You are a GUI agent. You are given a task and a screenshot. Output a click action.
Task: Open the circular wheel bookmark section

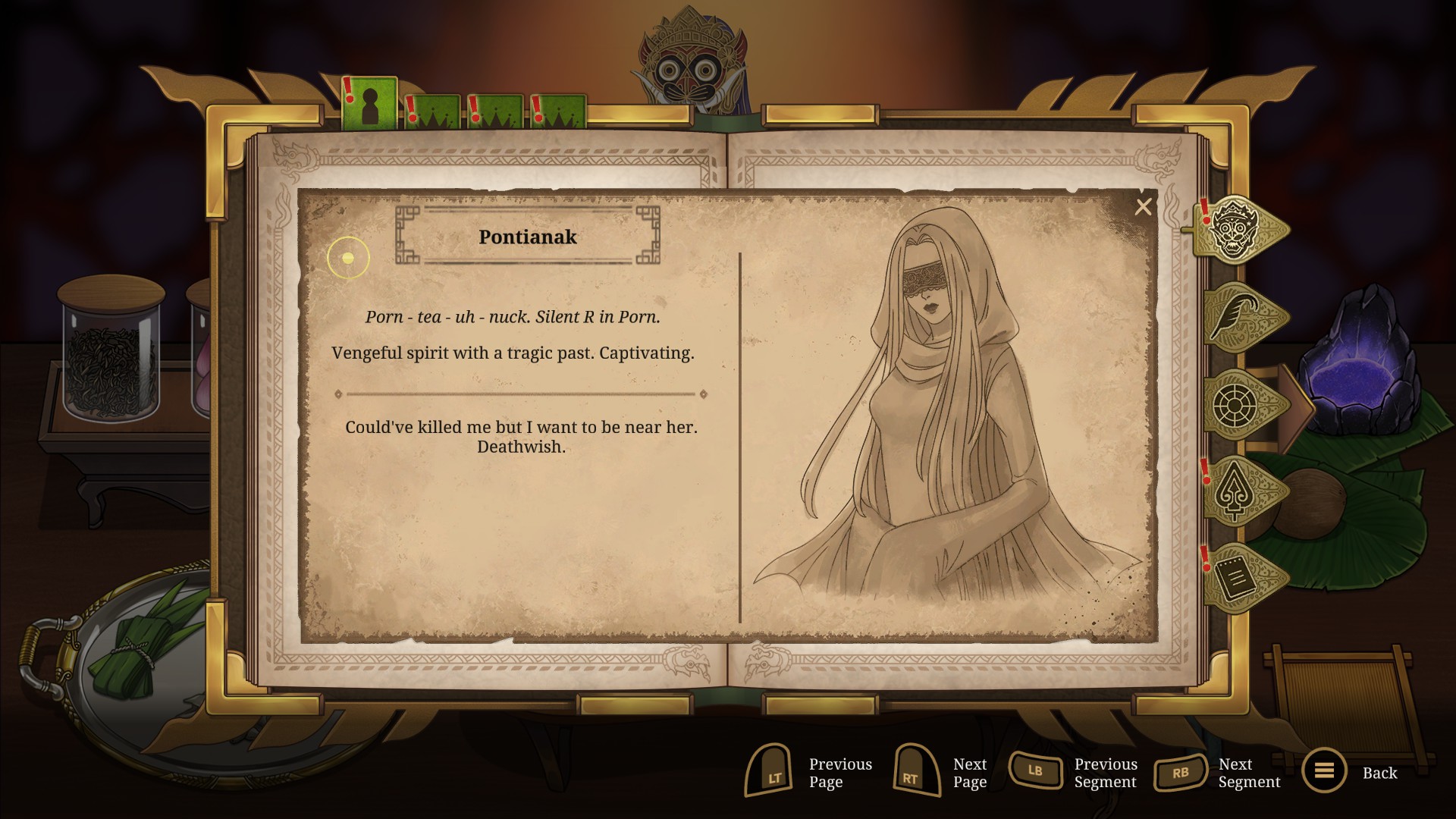point(1238,405)
